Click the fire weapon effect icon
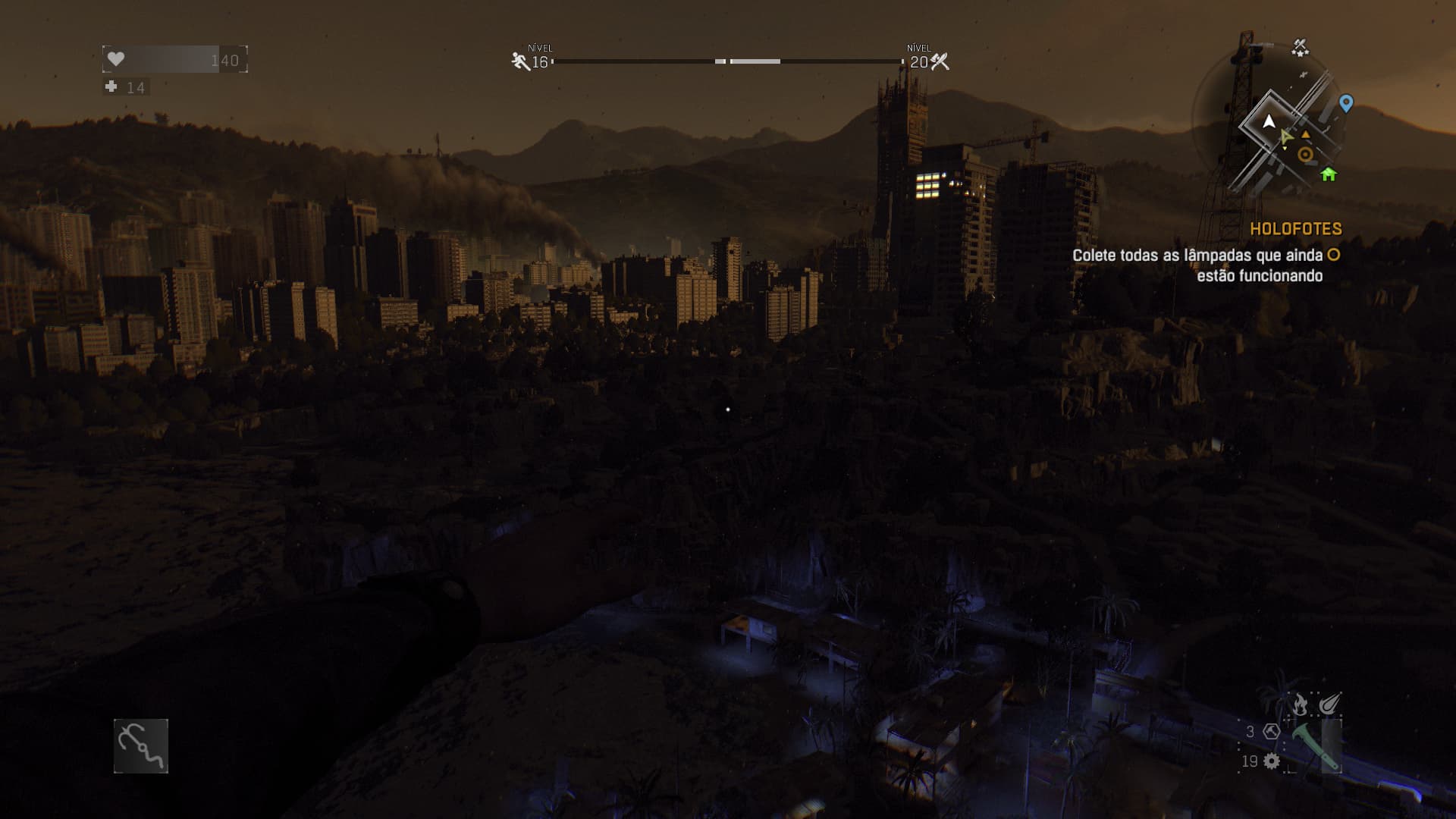The image size is (1456, 819). [1300, 704]
